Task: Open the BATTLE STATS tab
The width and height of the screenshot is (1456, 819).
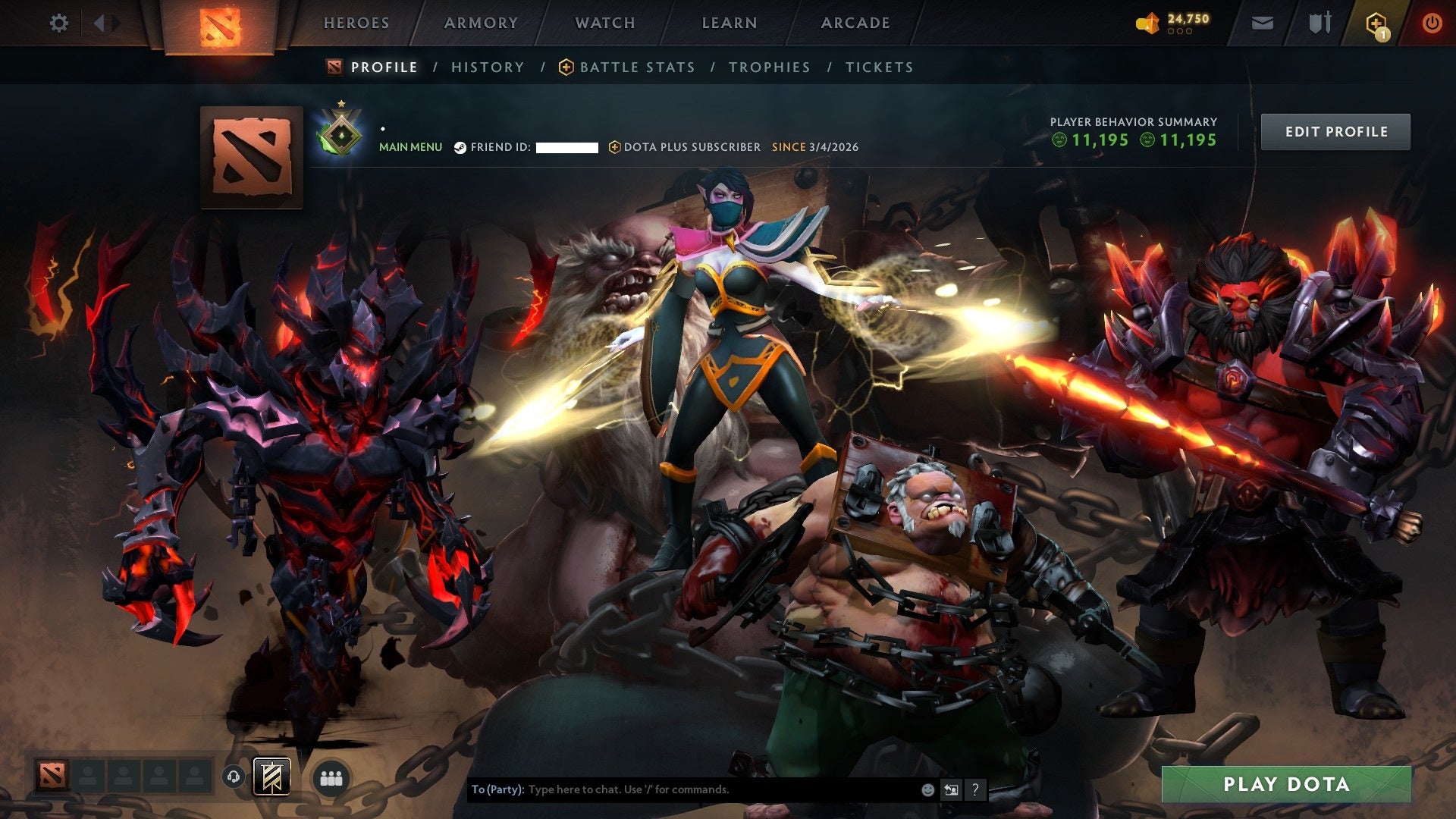Action: (x=635, y=67)
